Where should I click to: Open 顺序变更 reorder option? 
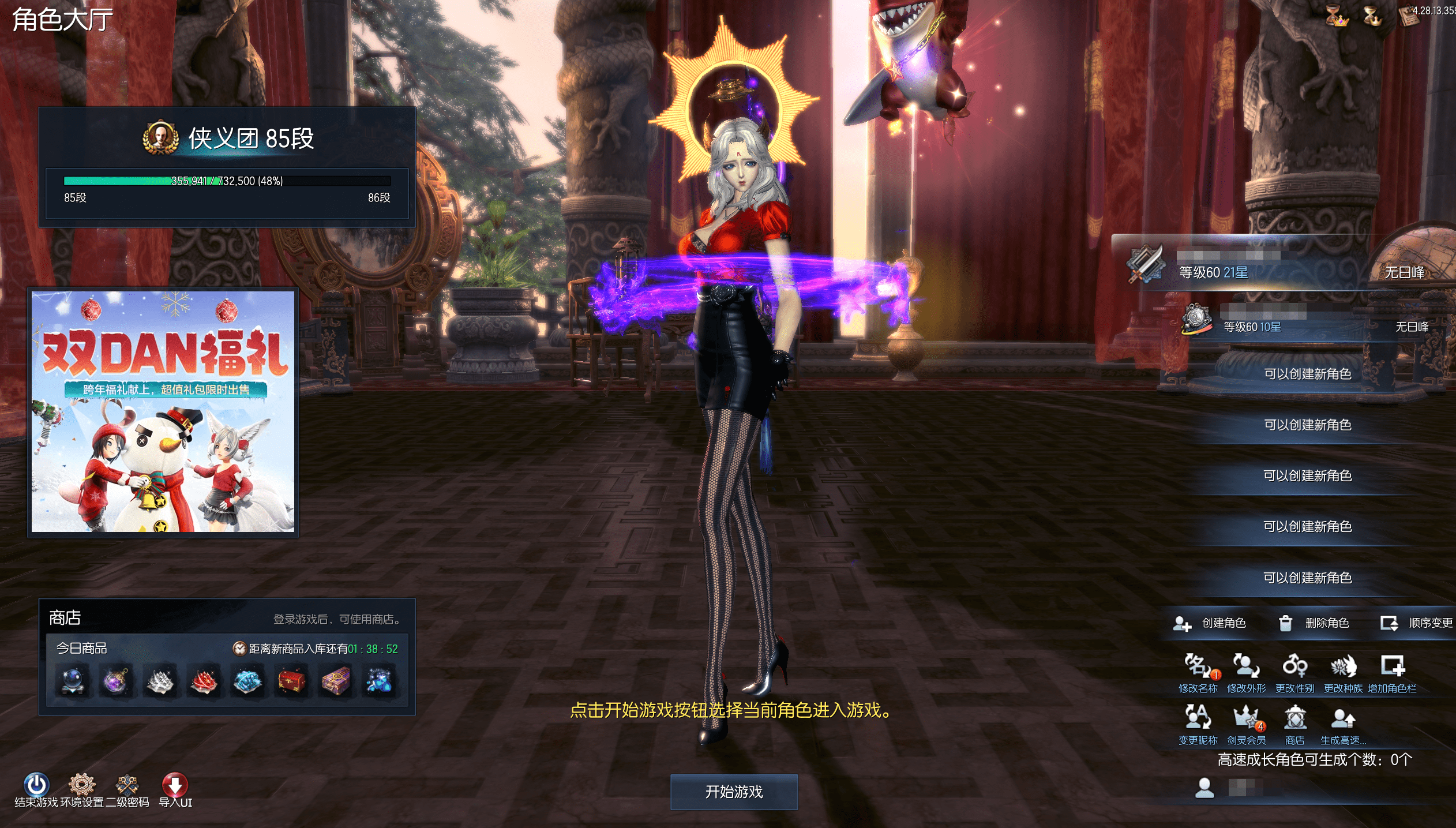1417,623
